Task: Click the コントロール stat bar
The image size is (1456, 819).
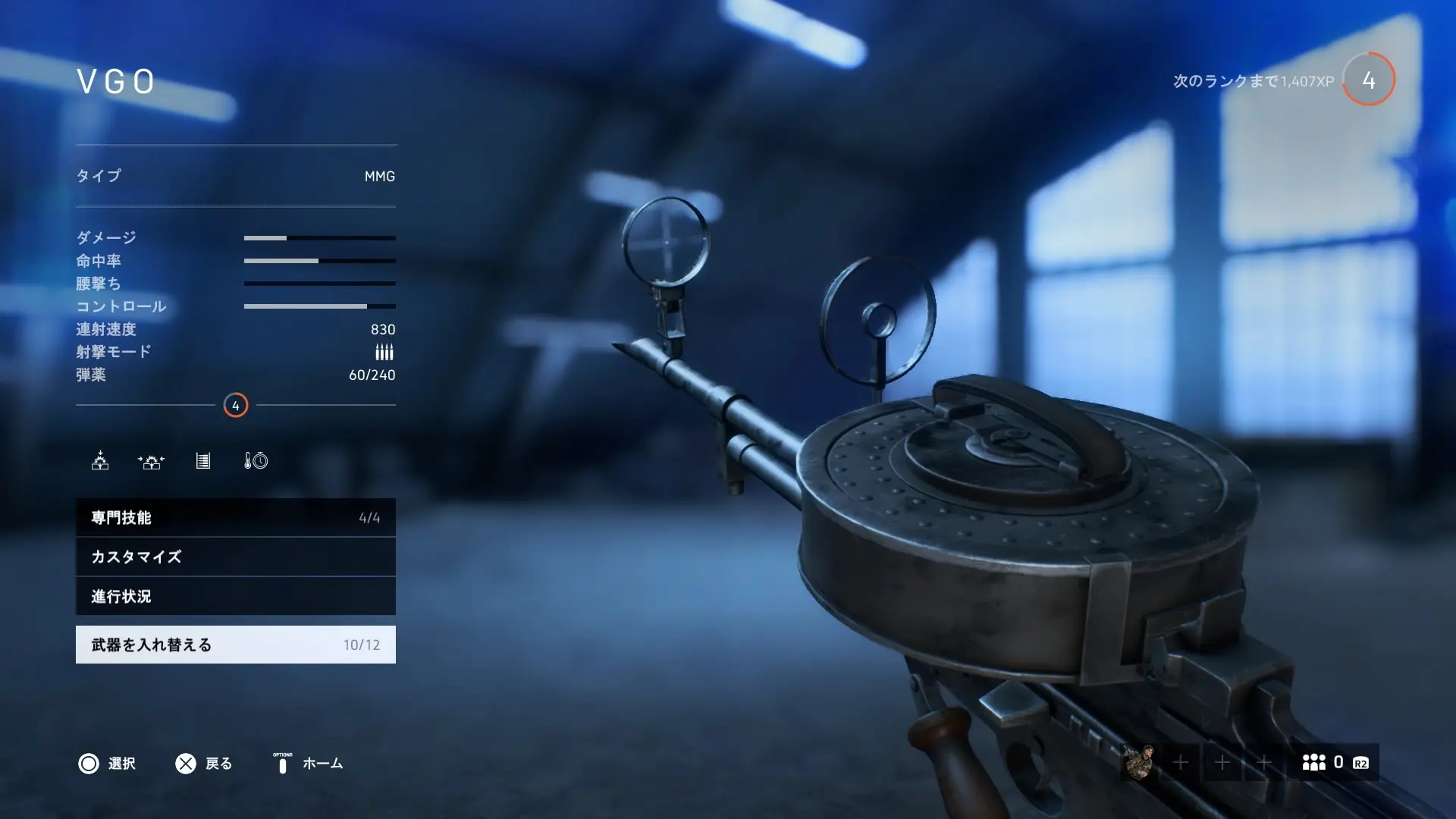Action: tap(318, 306)
